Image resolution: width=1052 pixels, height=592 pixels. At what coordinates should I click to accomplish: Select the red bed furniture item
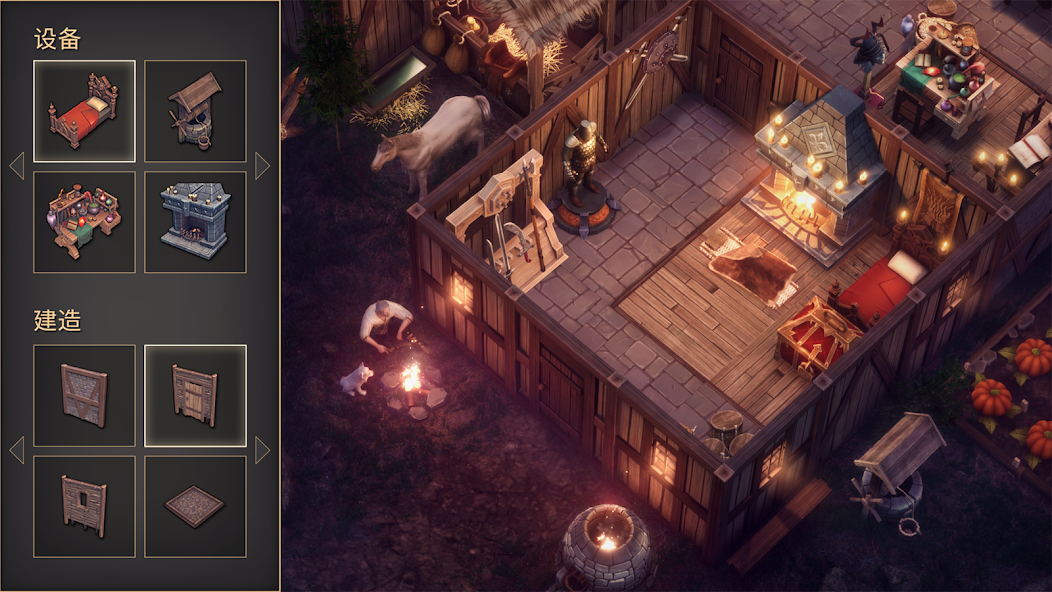coord(84,111)
